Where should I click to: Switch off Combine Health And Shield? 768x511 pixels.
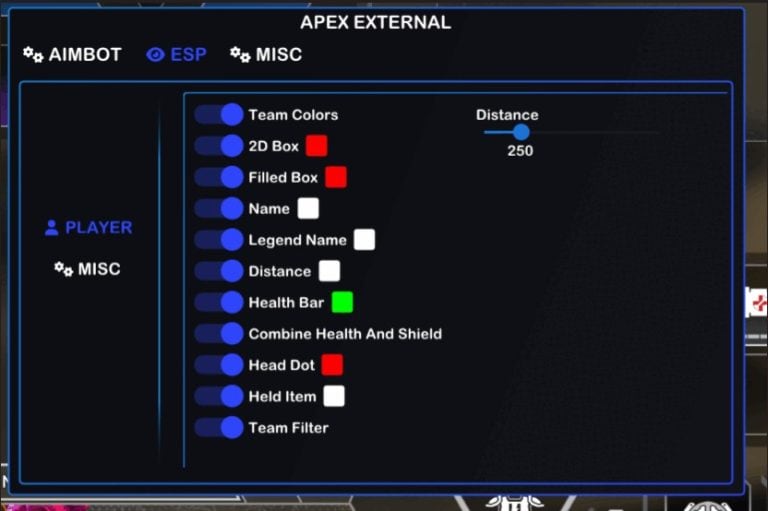tap(219, 333)
